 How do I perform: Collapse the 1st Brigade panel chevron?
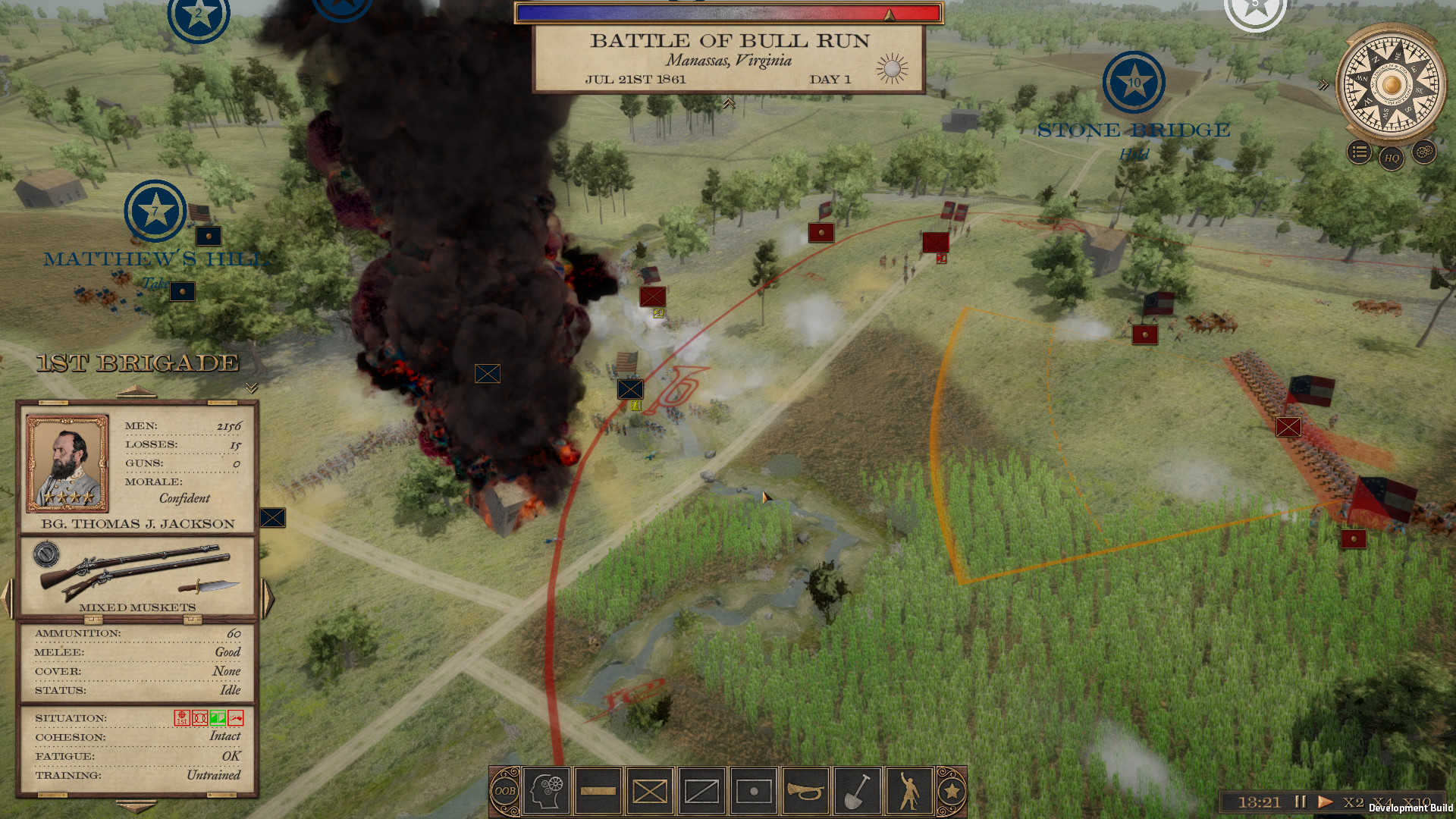pyautogui.click(x=250, y=388)
